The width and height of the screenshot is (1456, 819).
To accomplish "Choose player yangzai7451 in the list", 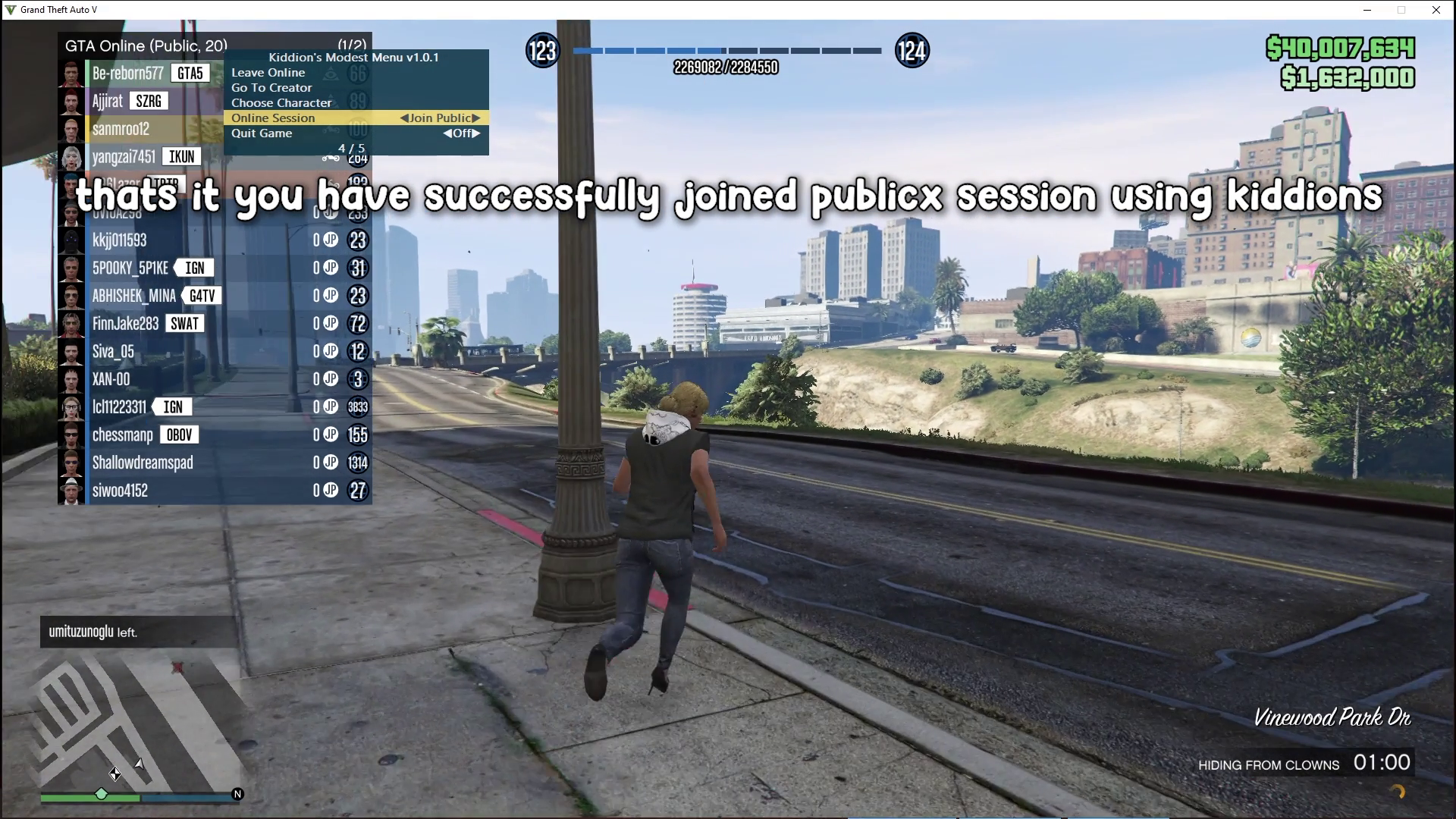I will tap(124, 157).
